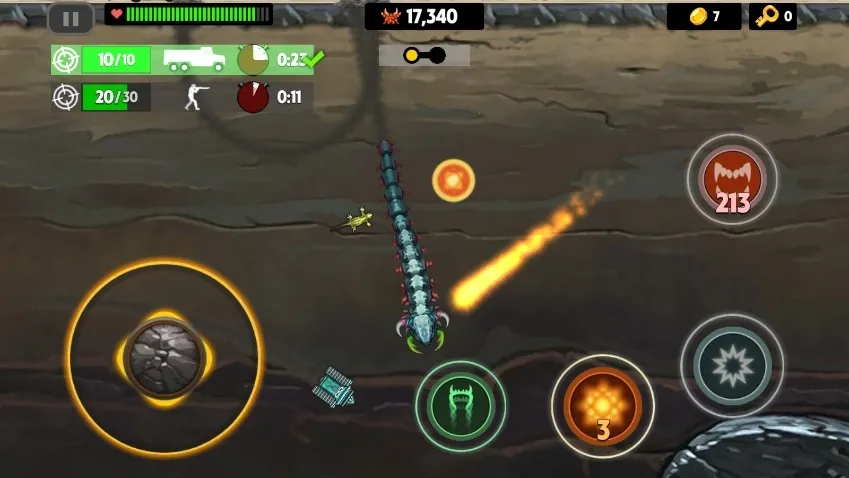Activate the red fanged bite ability
Screen dimensions: 849x478
tap(732, 180)
